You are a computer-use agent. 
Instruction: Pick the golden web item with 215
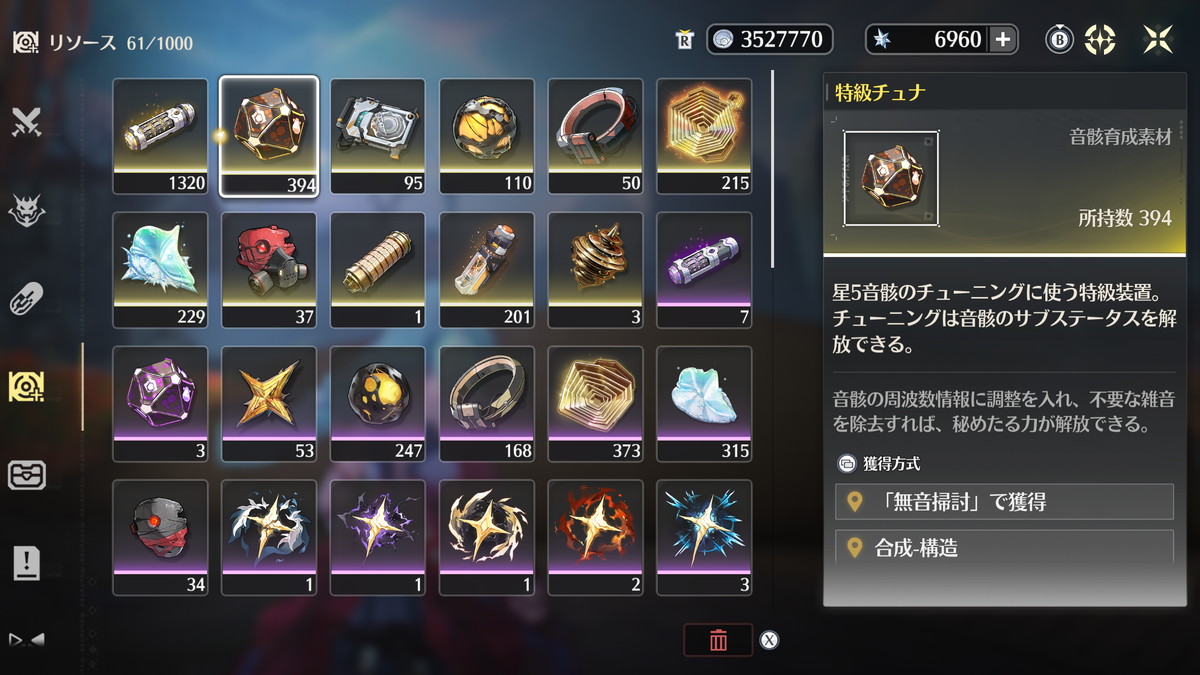[x=704, y=136]
